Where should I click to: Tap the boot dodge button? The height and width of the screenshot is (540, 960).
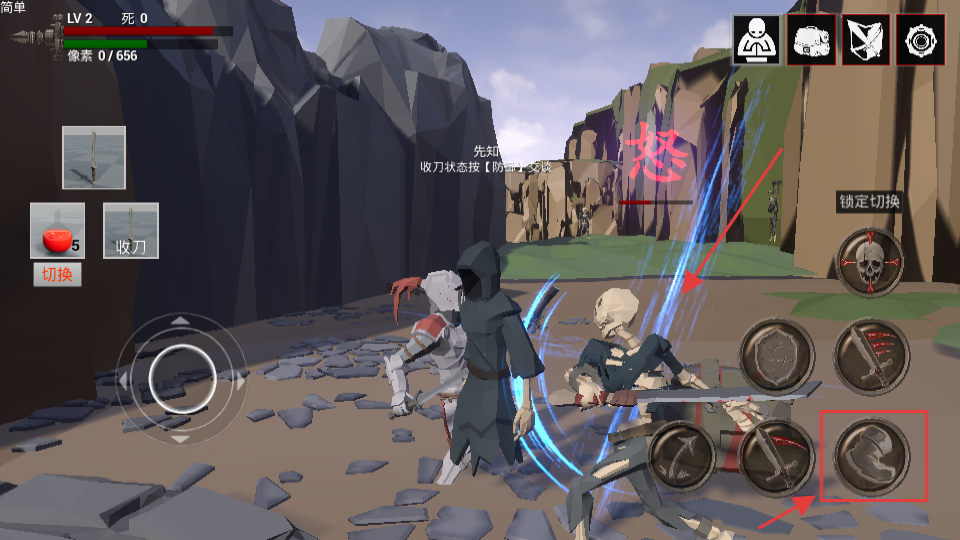[x=871, y=456]
